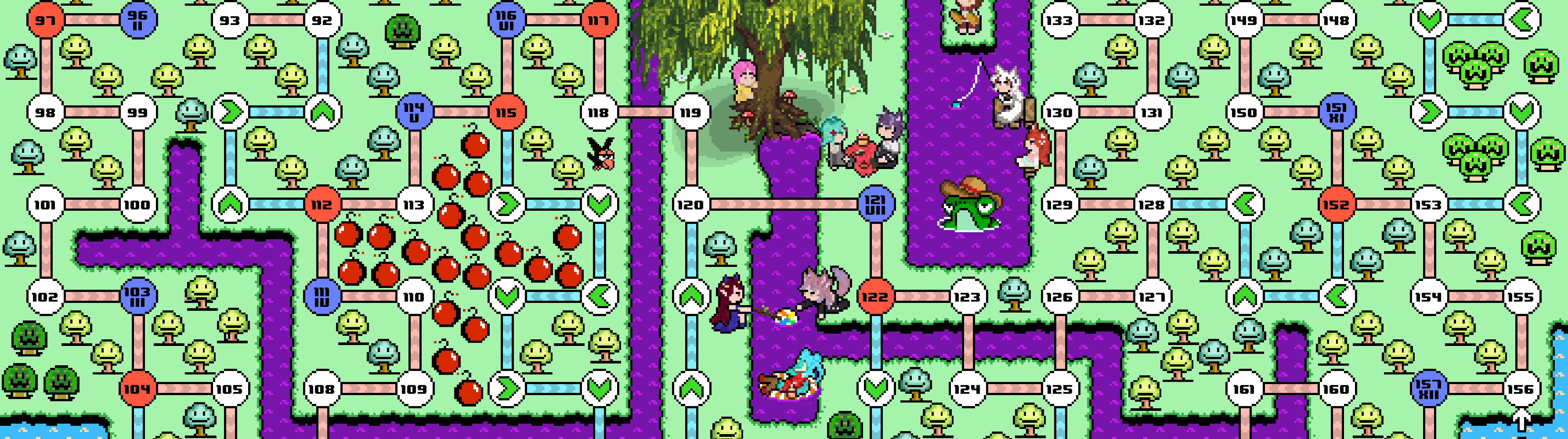Choose the blue level 151 node

[1337, 112]
